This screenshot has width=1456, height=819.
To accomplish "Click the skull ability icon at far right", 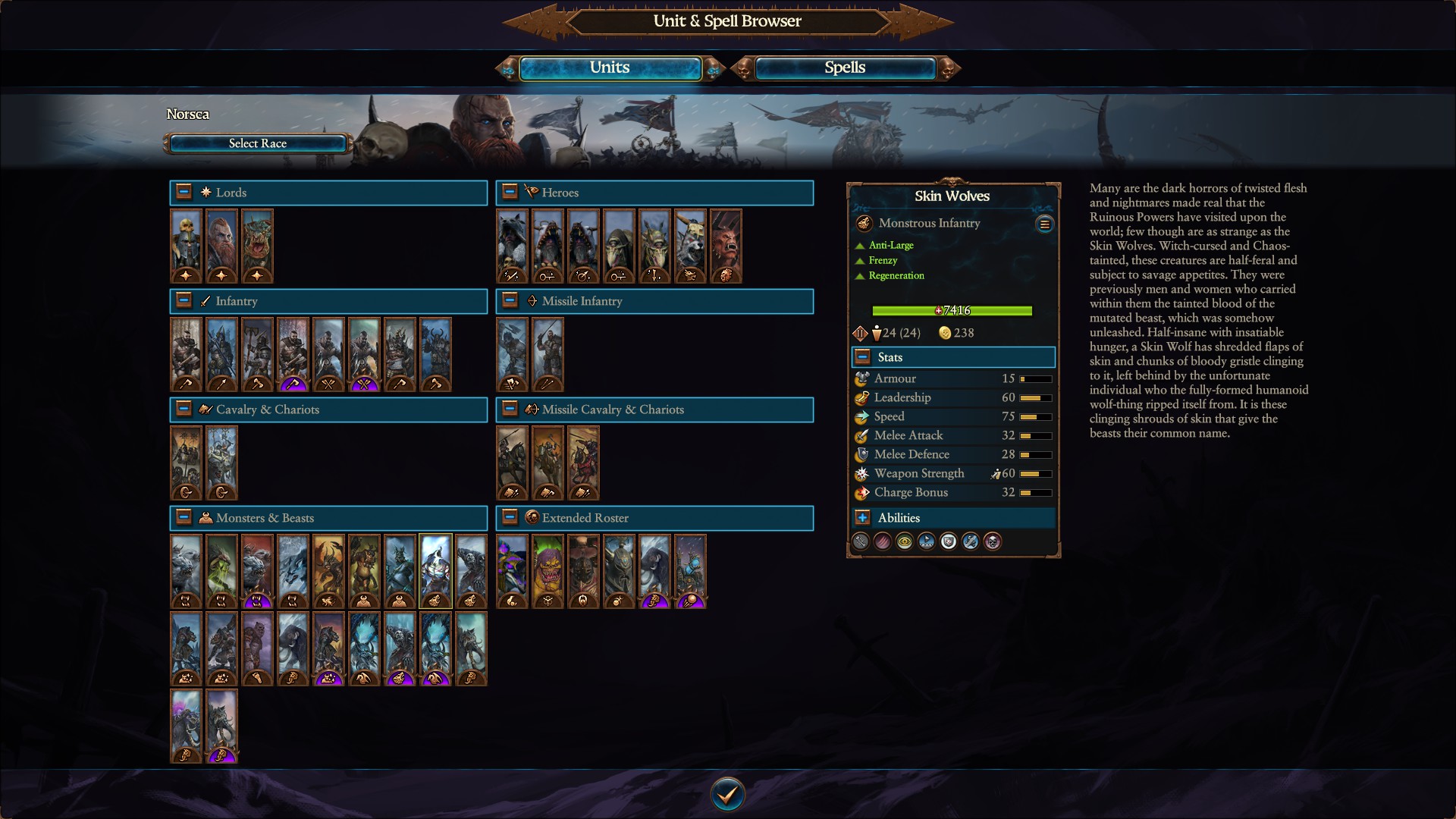I will (992, 541).
